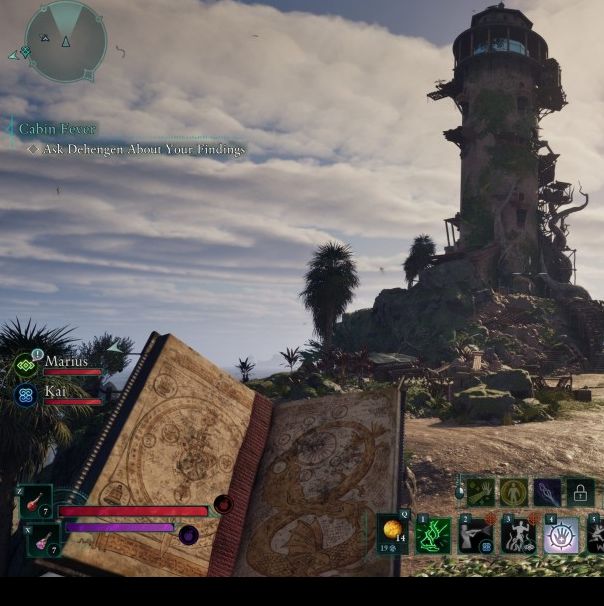
Task: Throw the orange grenade consumable slot
Action: 393,533
